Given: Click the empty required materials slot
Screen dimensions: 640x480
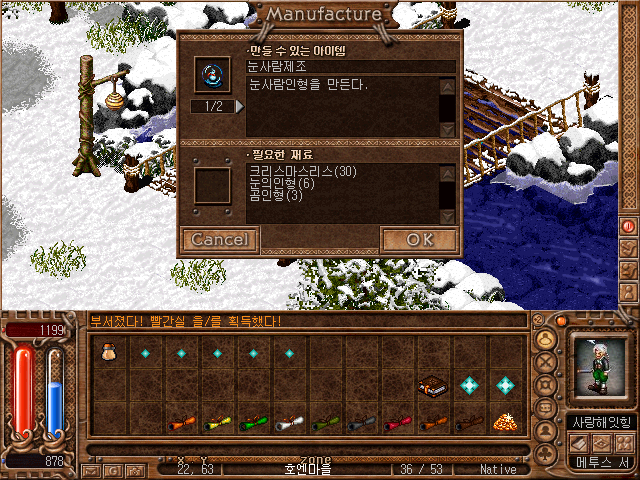Looking at the screenshot, I should (x=211, y=185).
